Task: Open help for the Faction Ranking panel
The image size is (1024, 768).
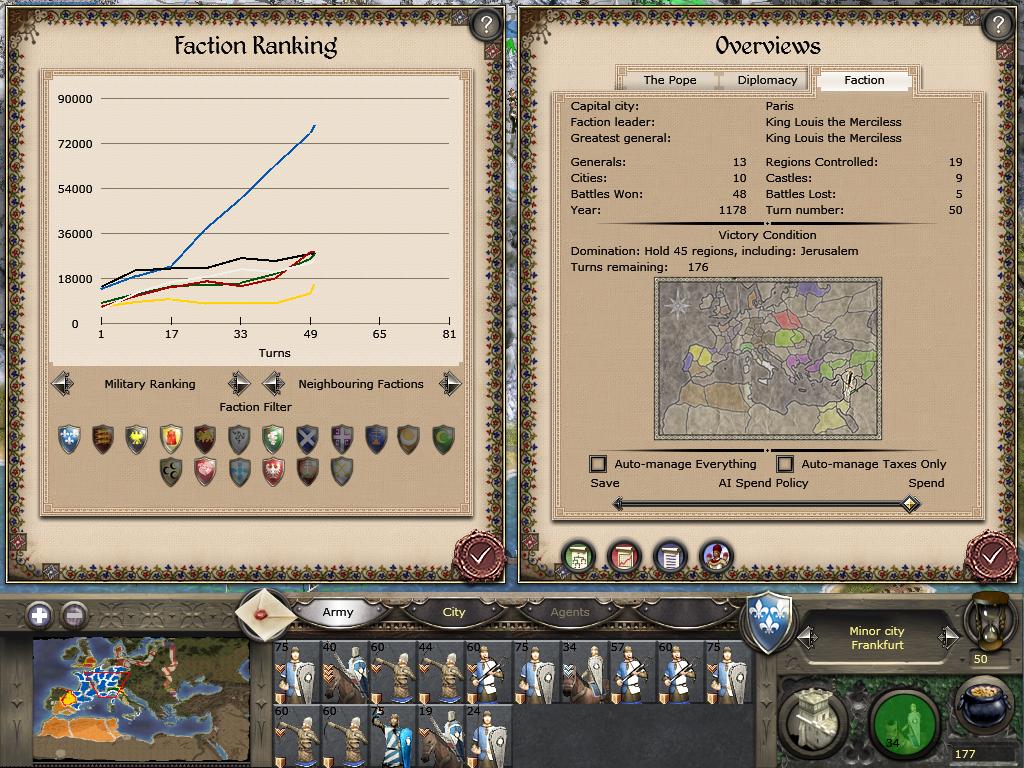Action: click(485, 24)
